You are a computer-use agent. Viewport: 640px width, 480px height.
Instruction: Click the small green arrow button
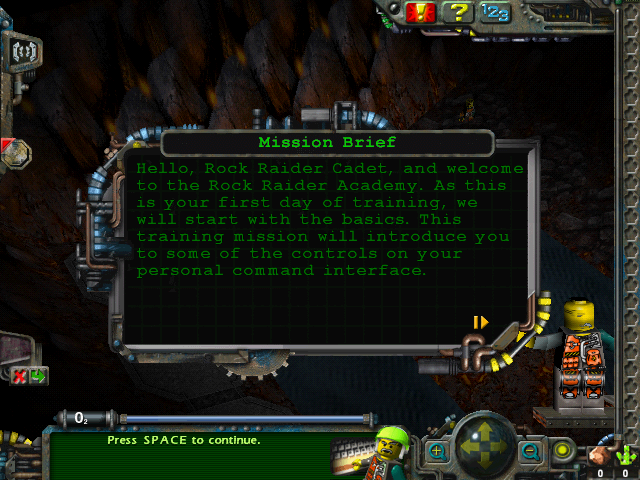click(x=38, y=376)
